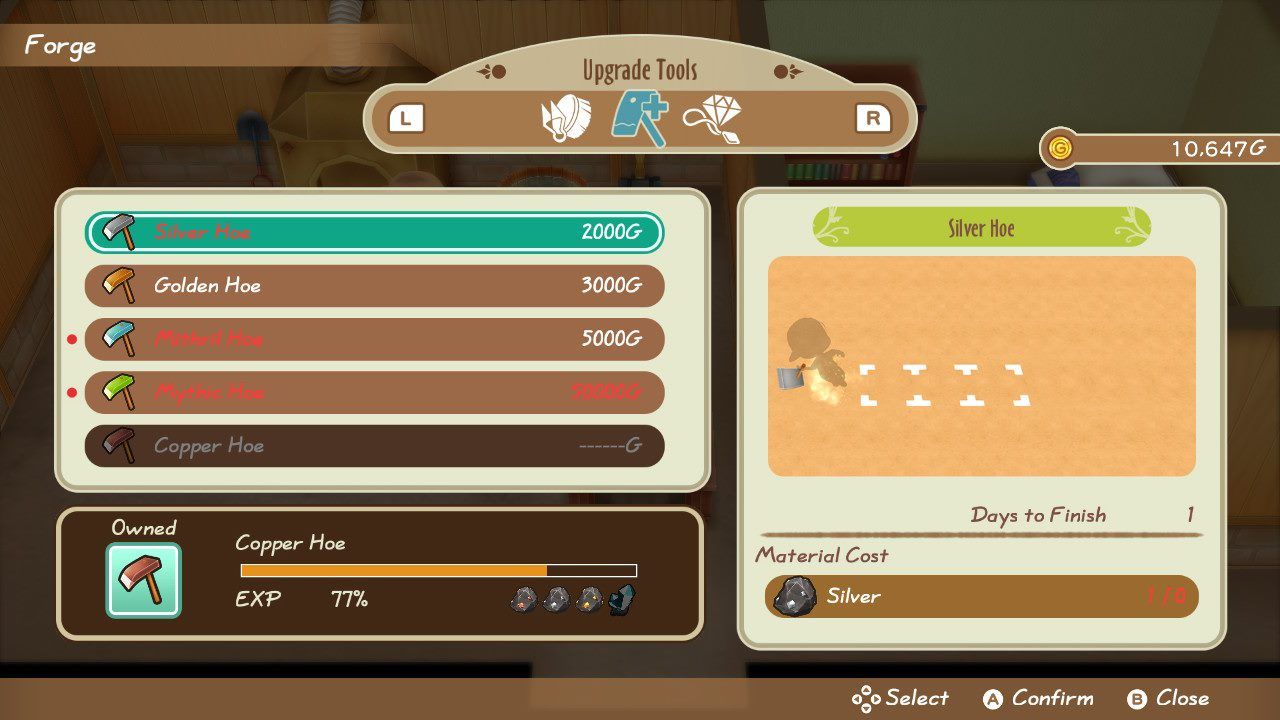The width and height of the screenshot is (1280, 720).
Task: Select the Silver material cost row
Action: click(981, 597)
